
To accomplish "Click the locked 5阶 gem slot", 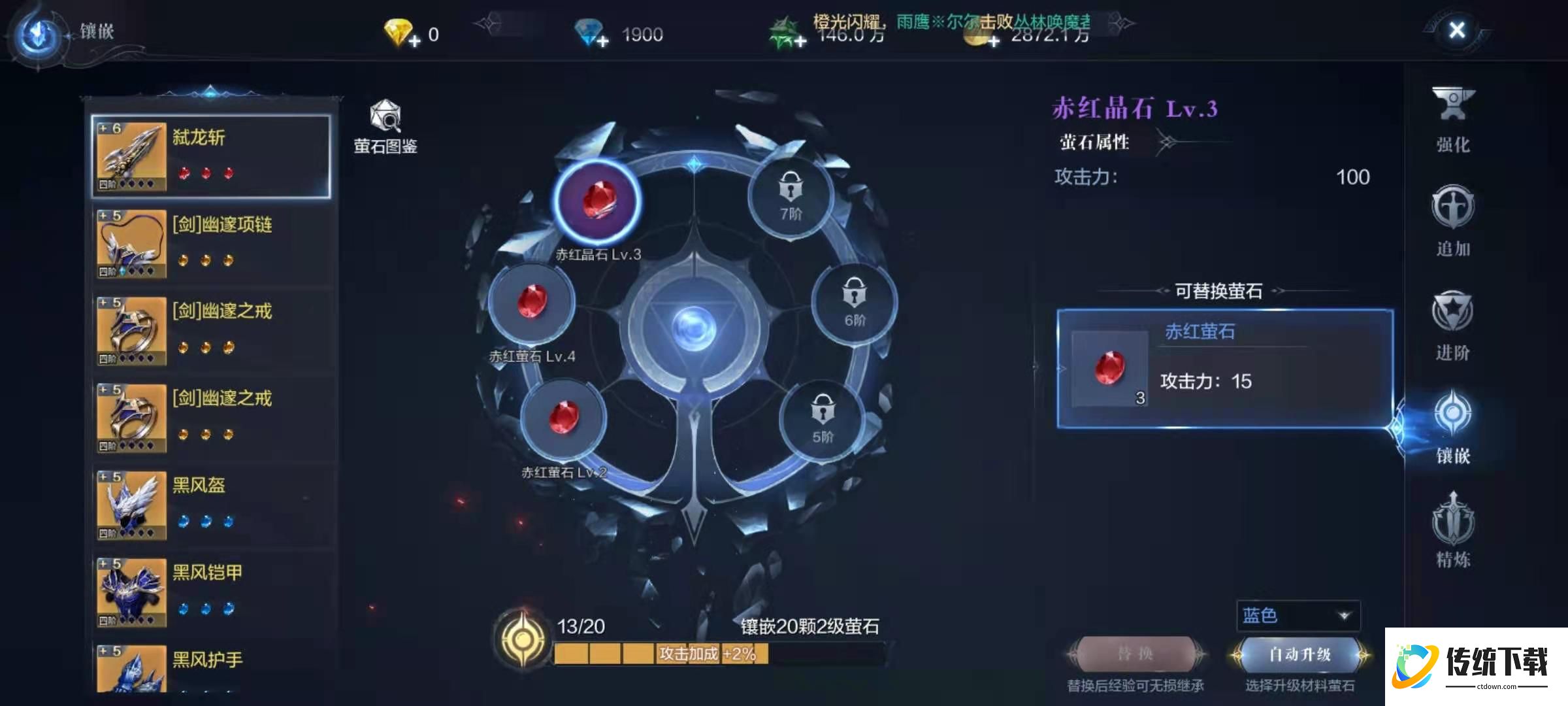I will [x=823, y=418].
